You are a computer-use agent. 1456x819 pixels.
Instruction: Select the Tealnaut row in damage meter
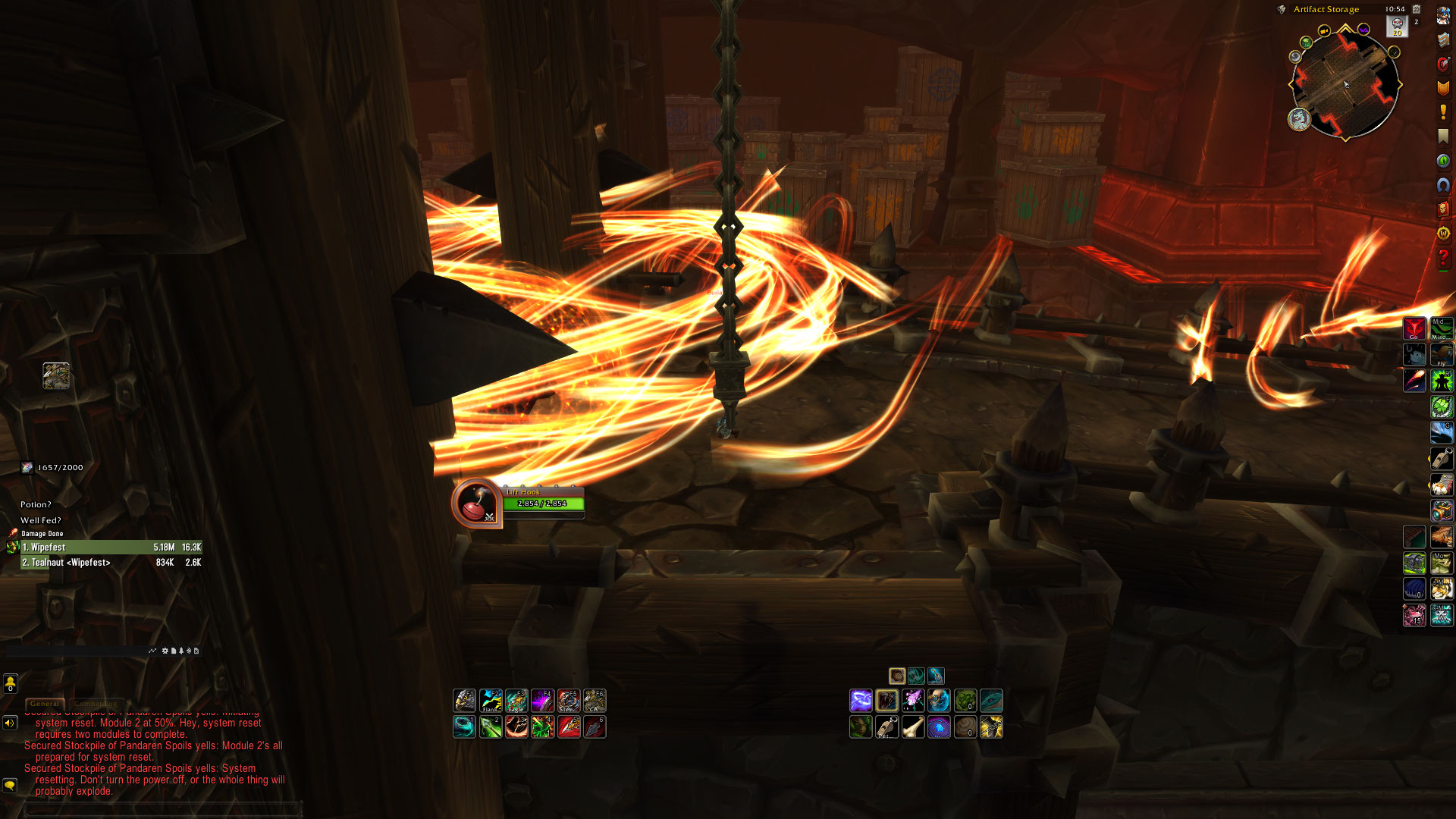(111, 563)
